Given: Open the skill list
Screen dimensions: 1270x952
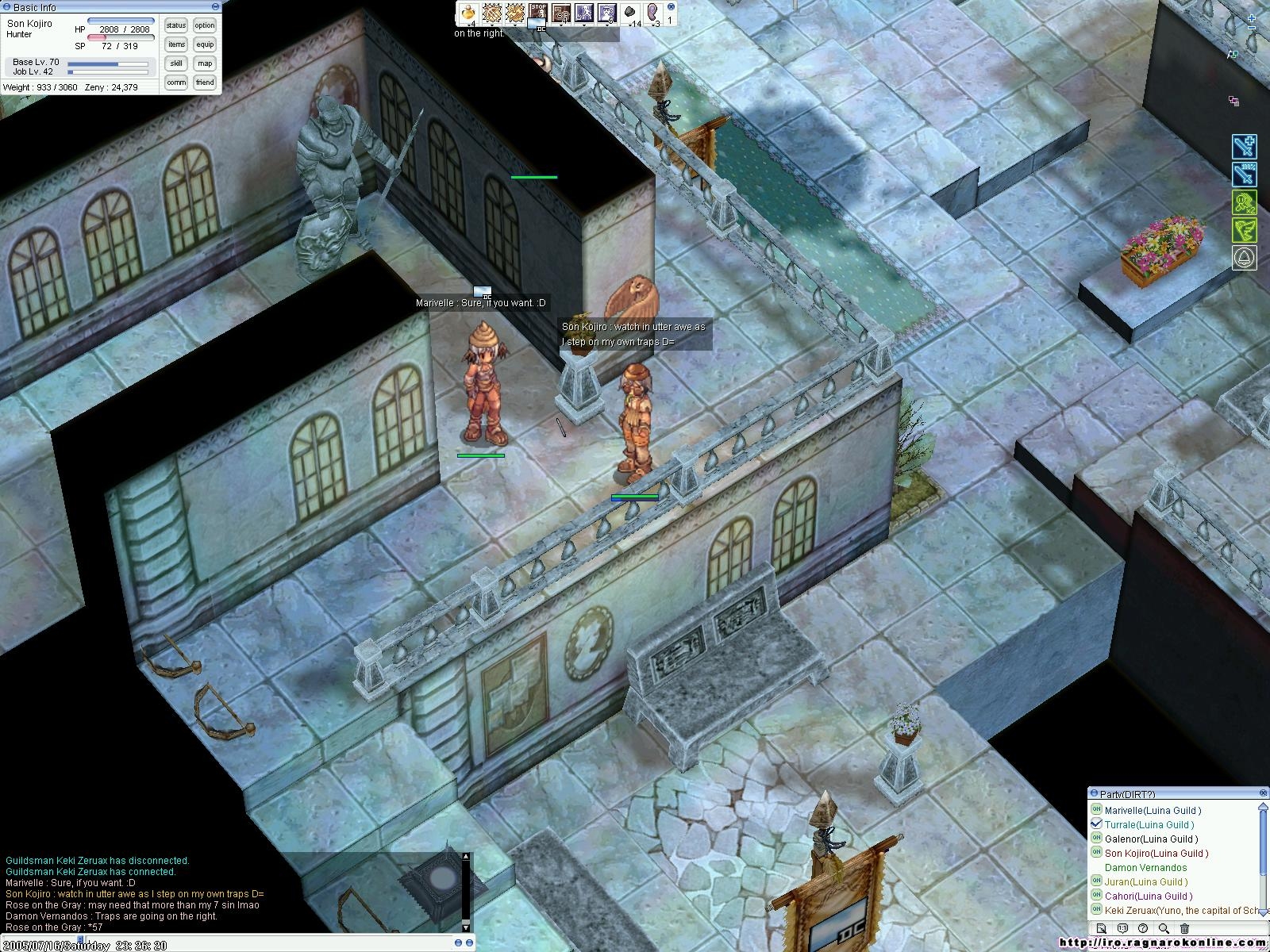Looking at the screenshot, I should [x=176, y=63].
